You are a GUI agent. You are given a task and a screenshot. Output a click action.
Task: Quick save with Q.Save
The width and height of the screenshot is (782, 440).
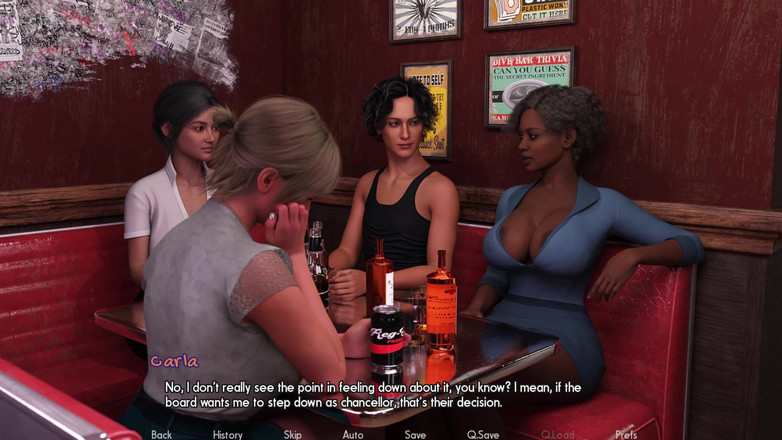[483, 434]
